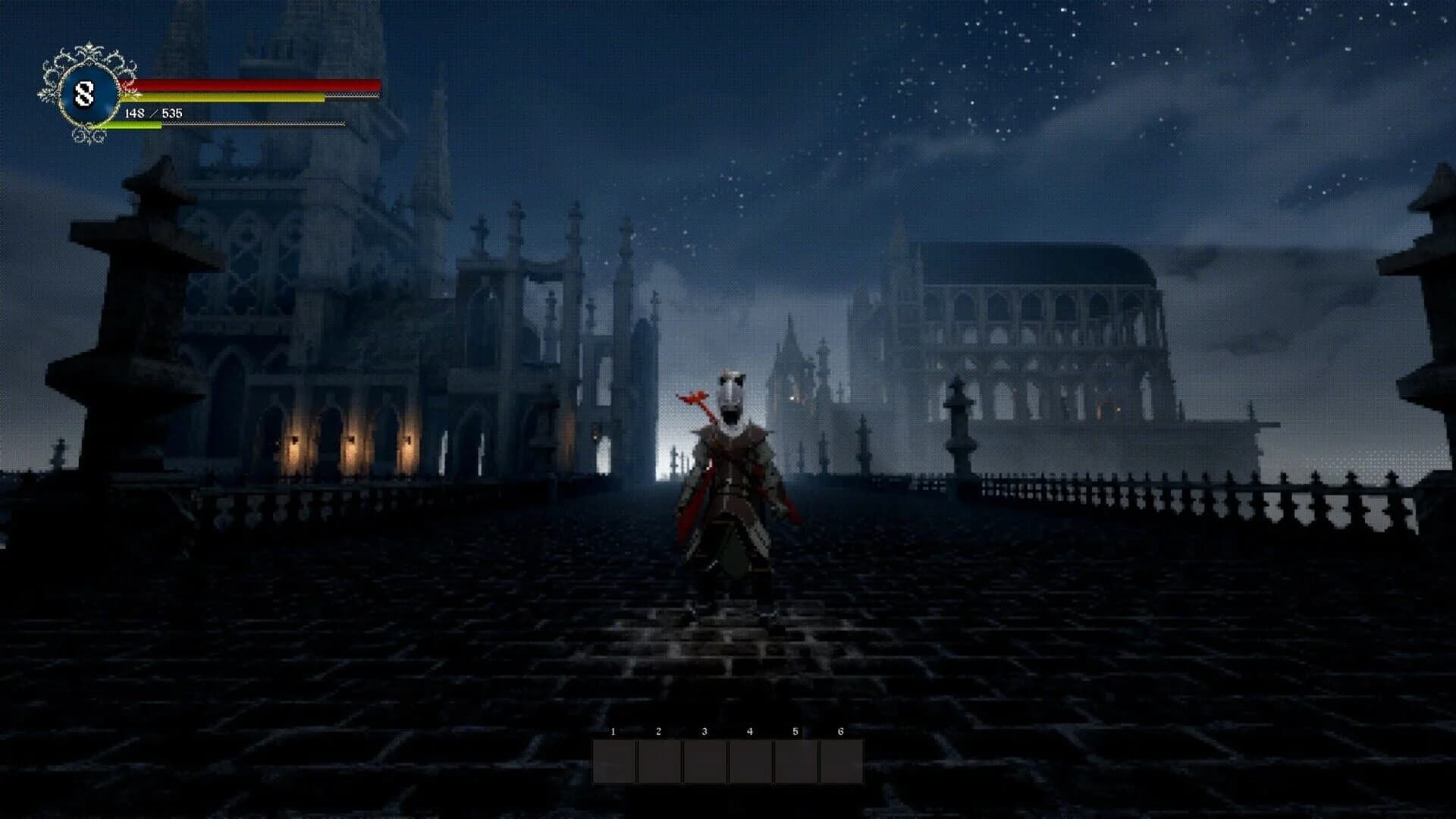Click the horse-masked player character
Screen dimensions: 1456x819
point(732,485)
